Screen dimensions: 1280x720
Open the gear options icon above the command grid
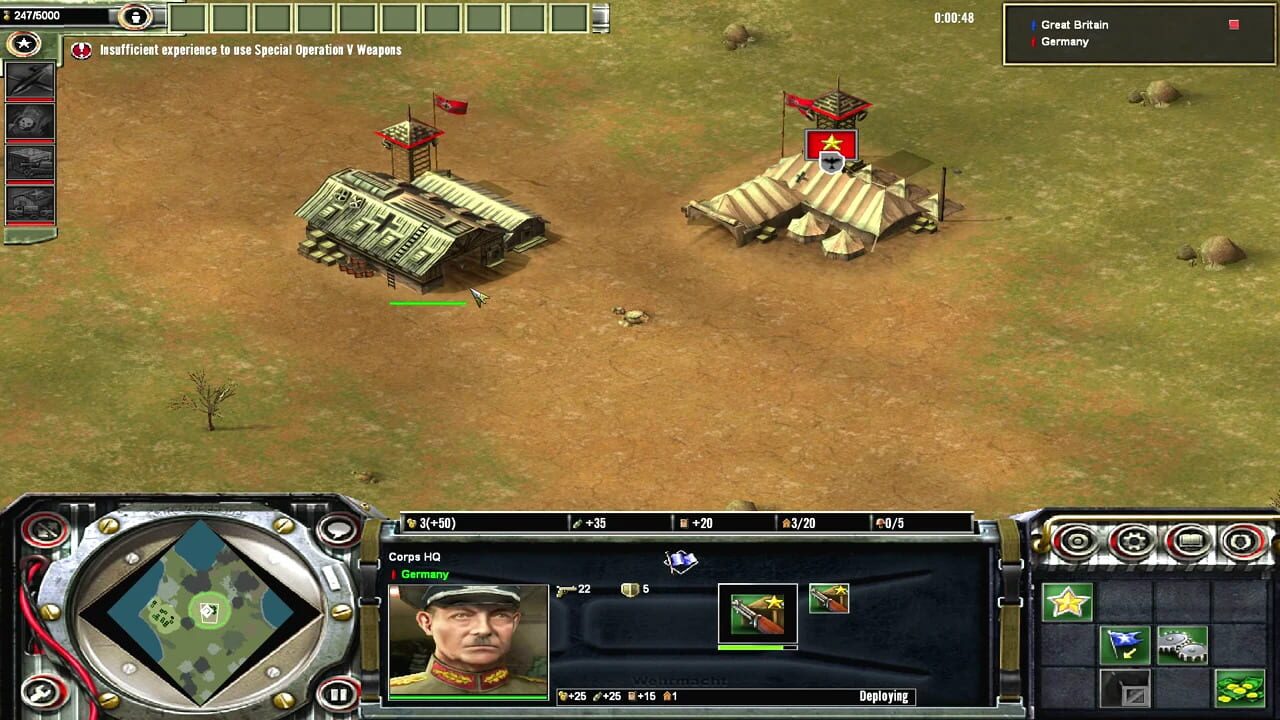[1133, 539]
